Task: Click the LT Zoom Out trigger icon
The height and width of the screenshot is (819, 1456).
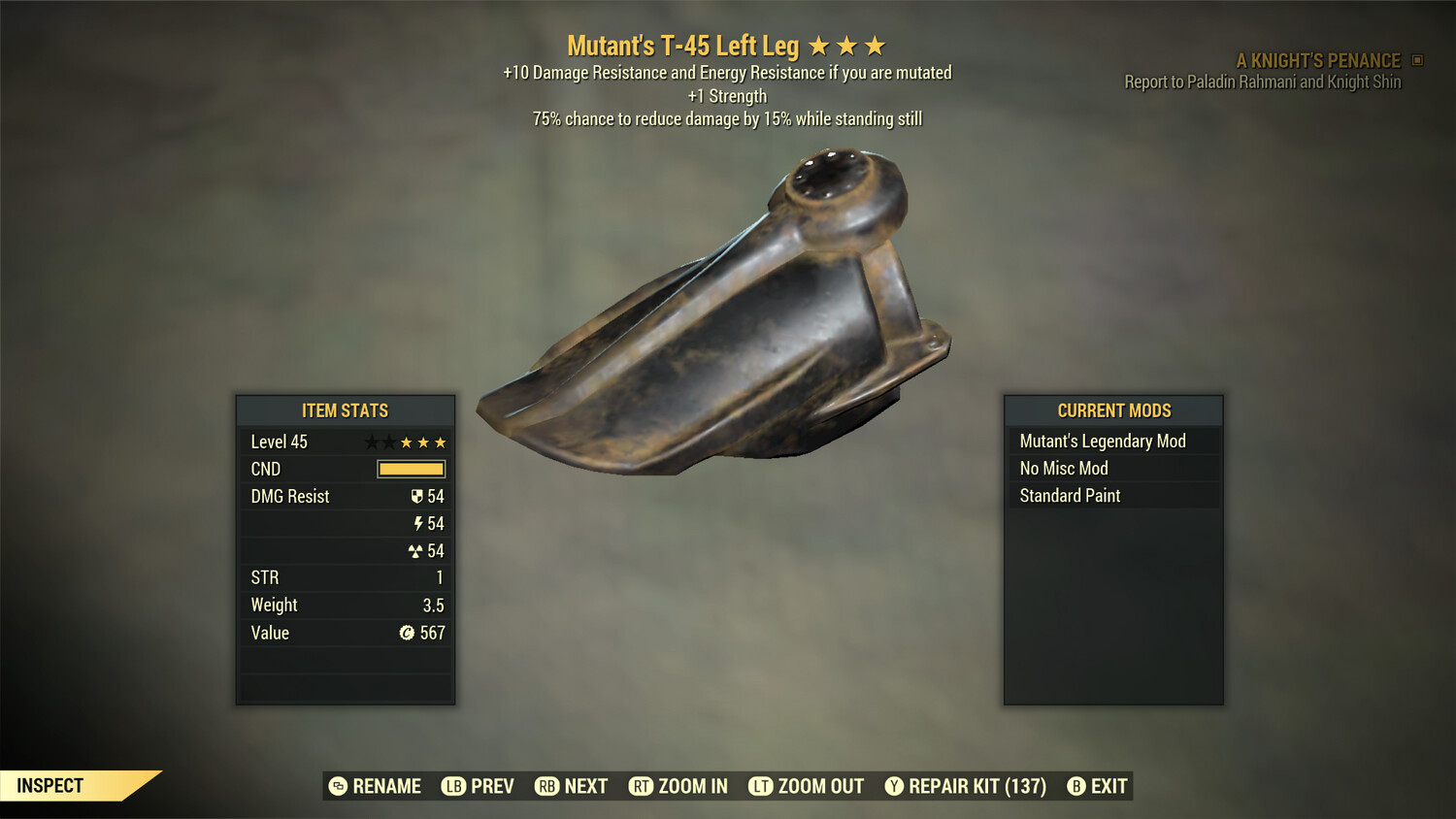Action: [x=763, y=786]
